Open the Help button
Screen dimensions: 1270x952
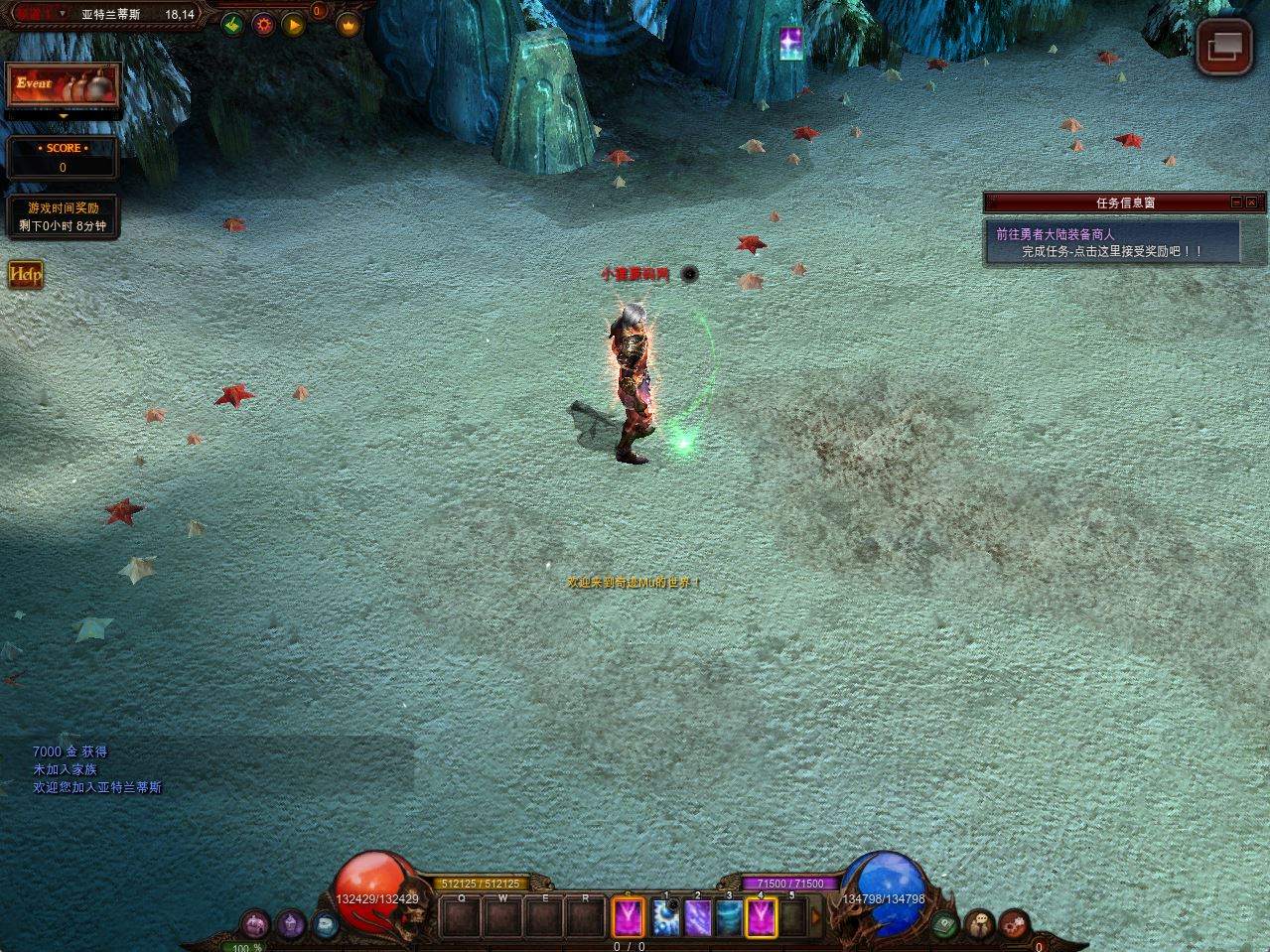coord(26,275)
